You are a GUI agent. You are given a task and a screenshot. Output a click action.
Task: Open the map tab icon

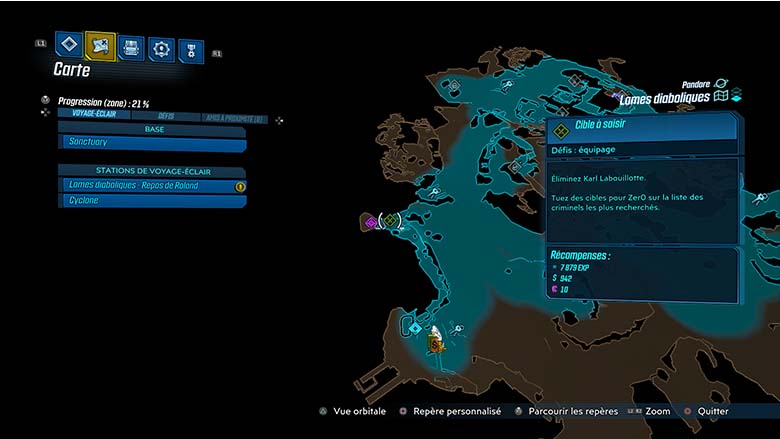coord(100,44)
